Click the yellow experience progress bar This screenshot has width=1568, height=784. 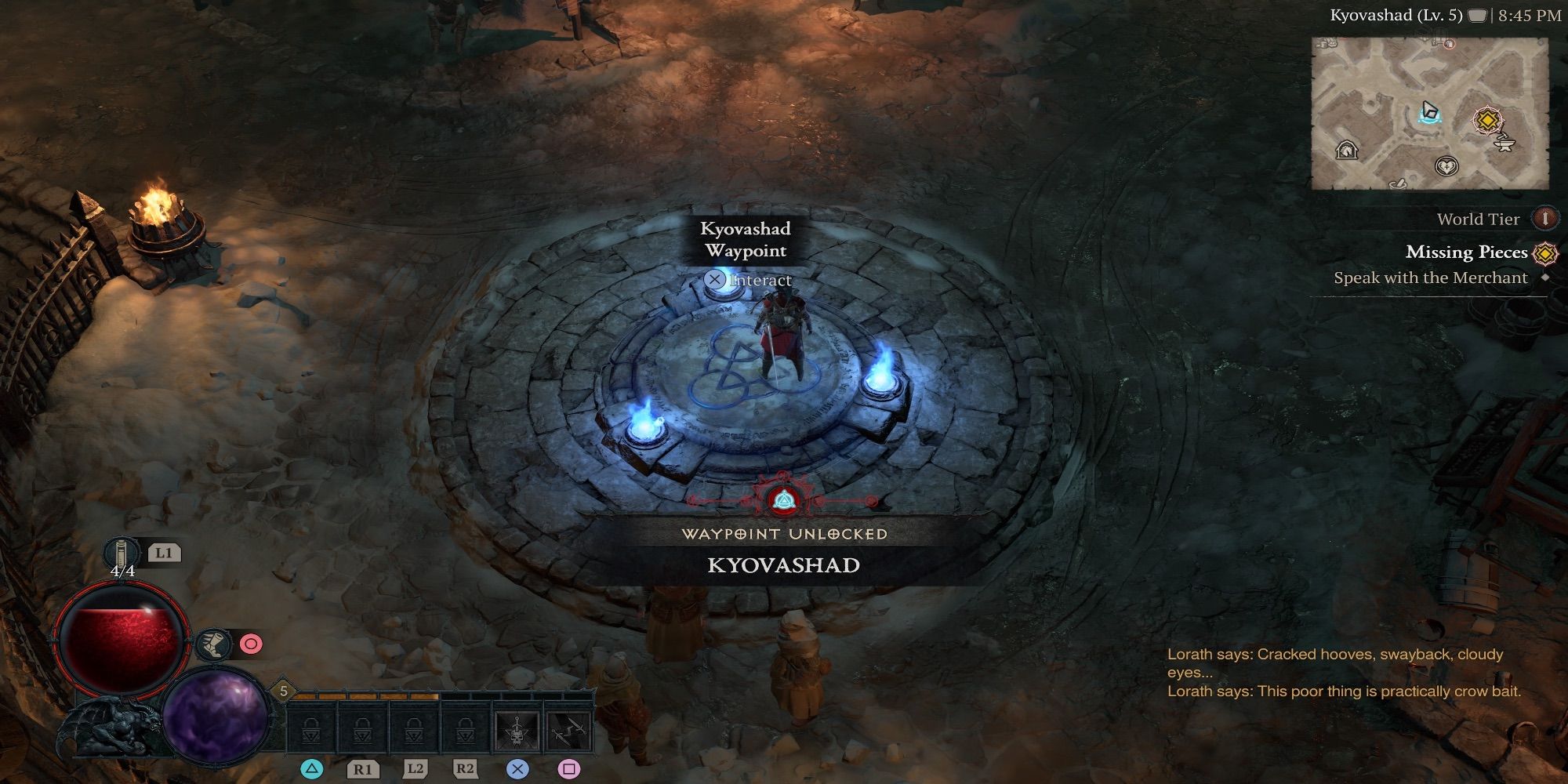[x=366, y=695]
